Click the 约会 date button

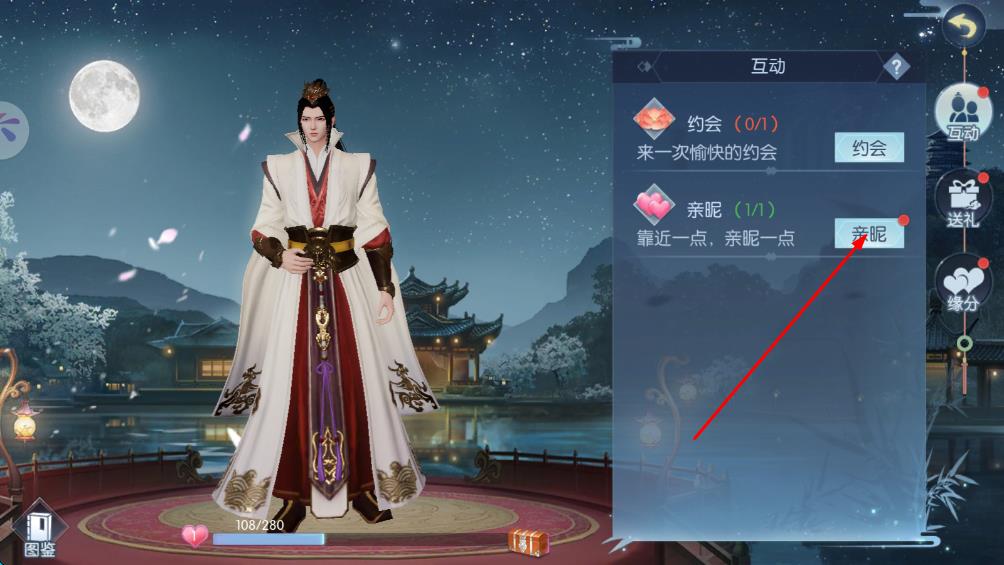pos(869,148)
